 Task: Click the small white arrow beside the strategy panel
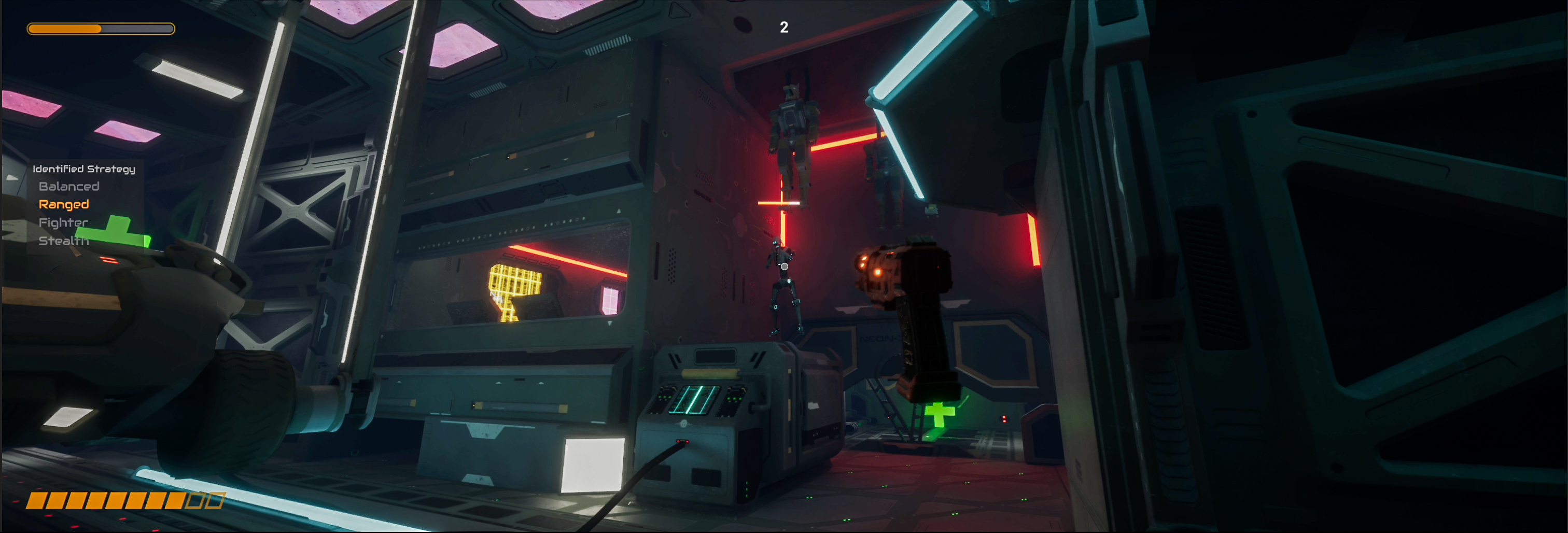tap(12, 177)
